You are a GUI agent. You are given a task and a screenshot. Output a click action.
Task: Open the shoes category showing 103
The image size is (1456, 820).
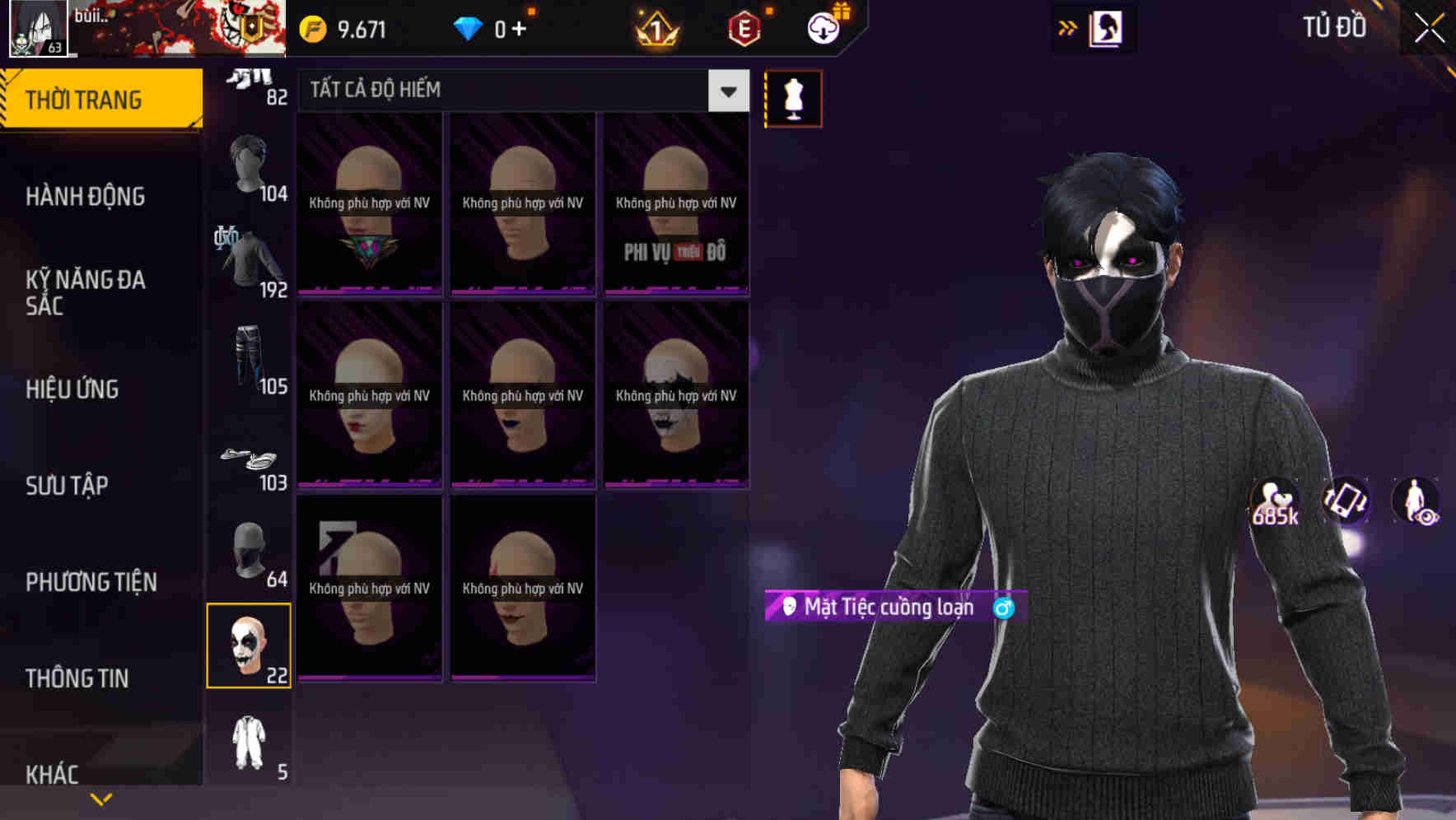point(250,461)
